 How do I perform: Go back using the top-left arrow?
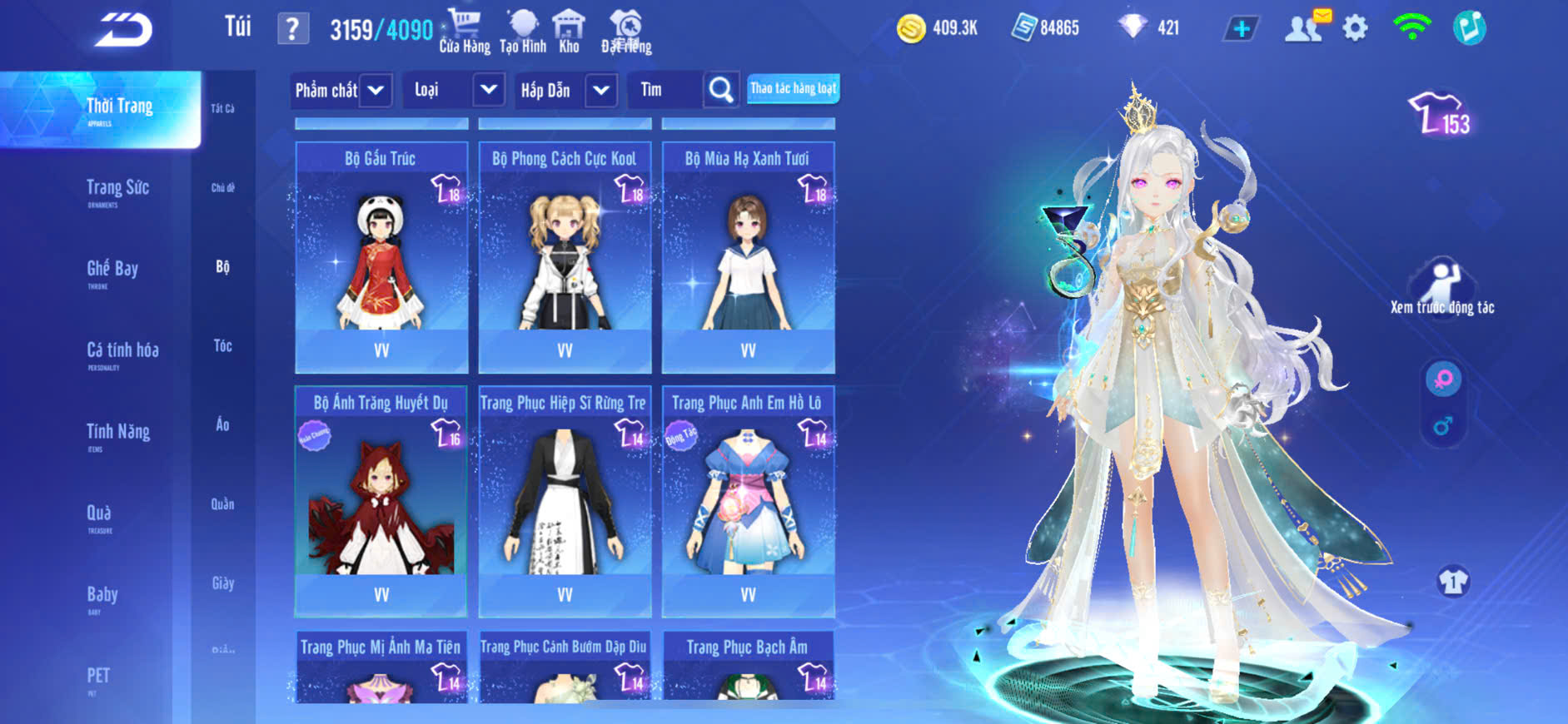[x=123, y=30]
